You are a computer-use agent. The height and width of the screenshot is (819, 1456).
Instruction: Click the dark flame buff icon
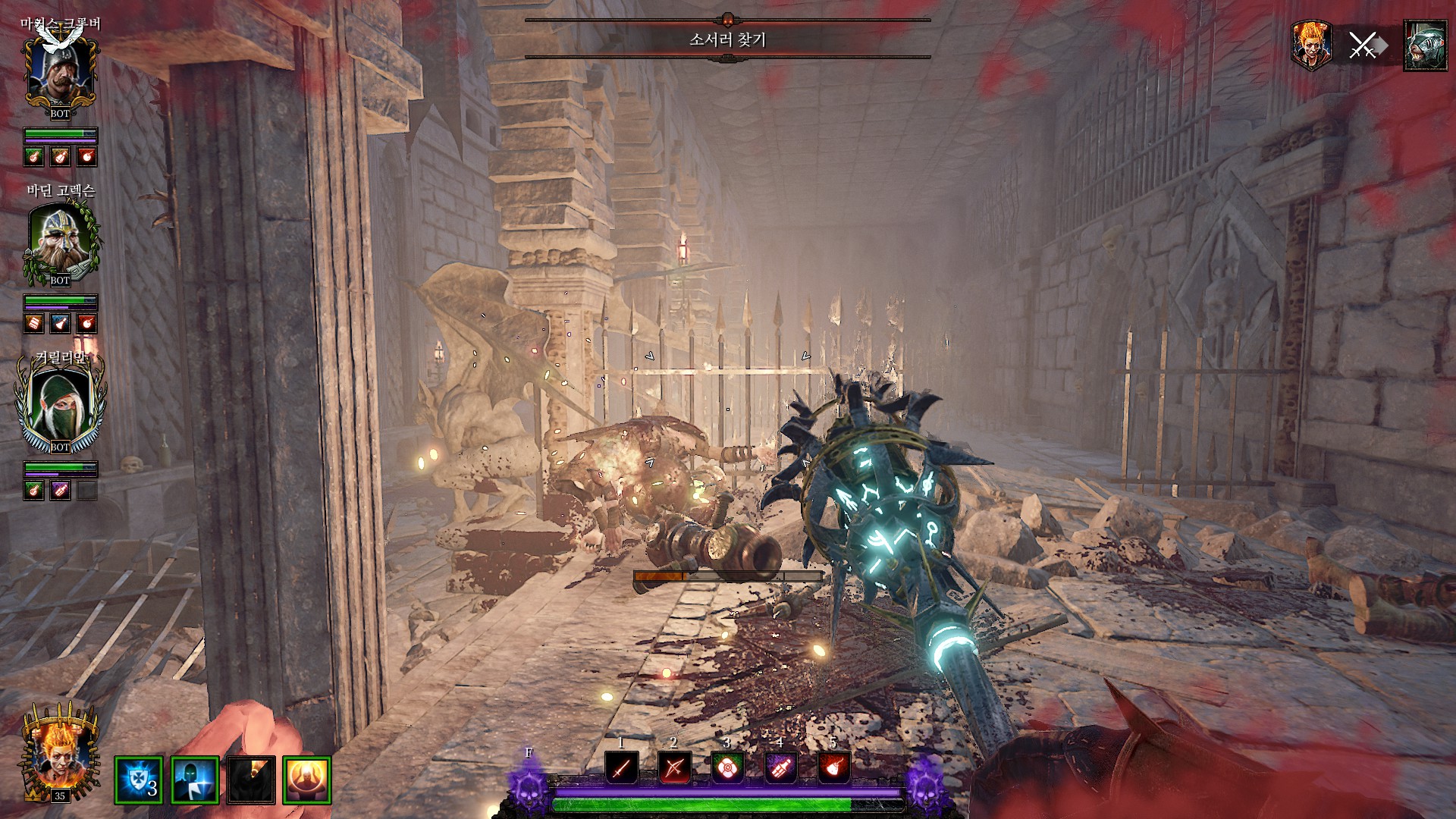coord(251,780)
